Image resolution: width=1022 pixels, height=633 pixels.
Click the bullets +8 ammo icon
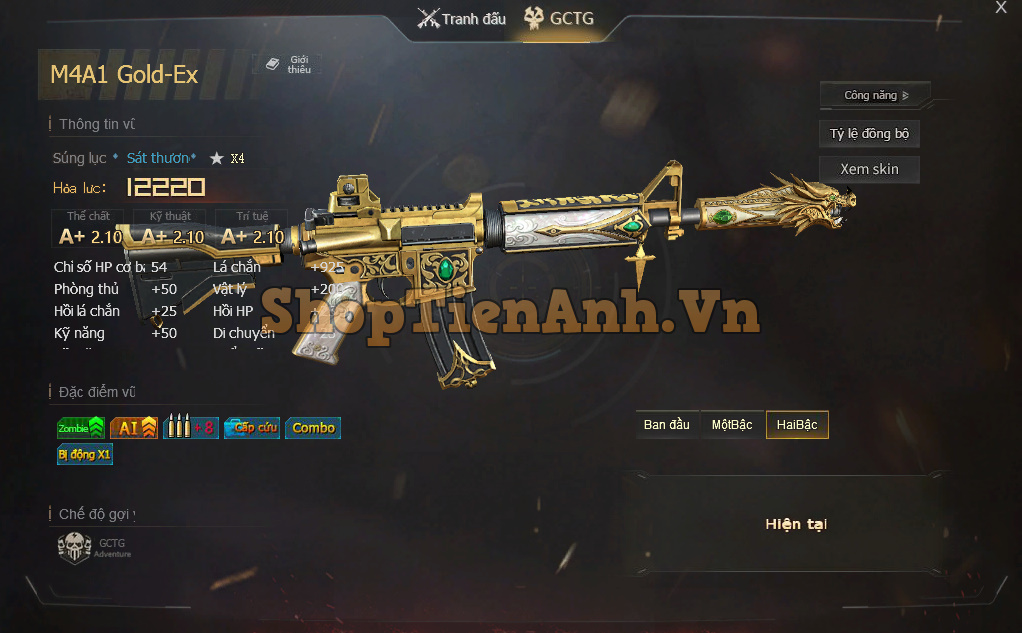tap(190, 428)
